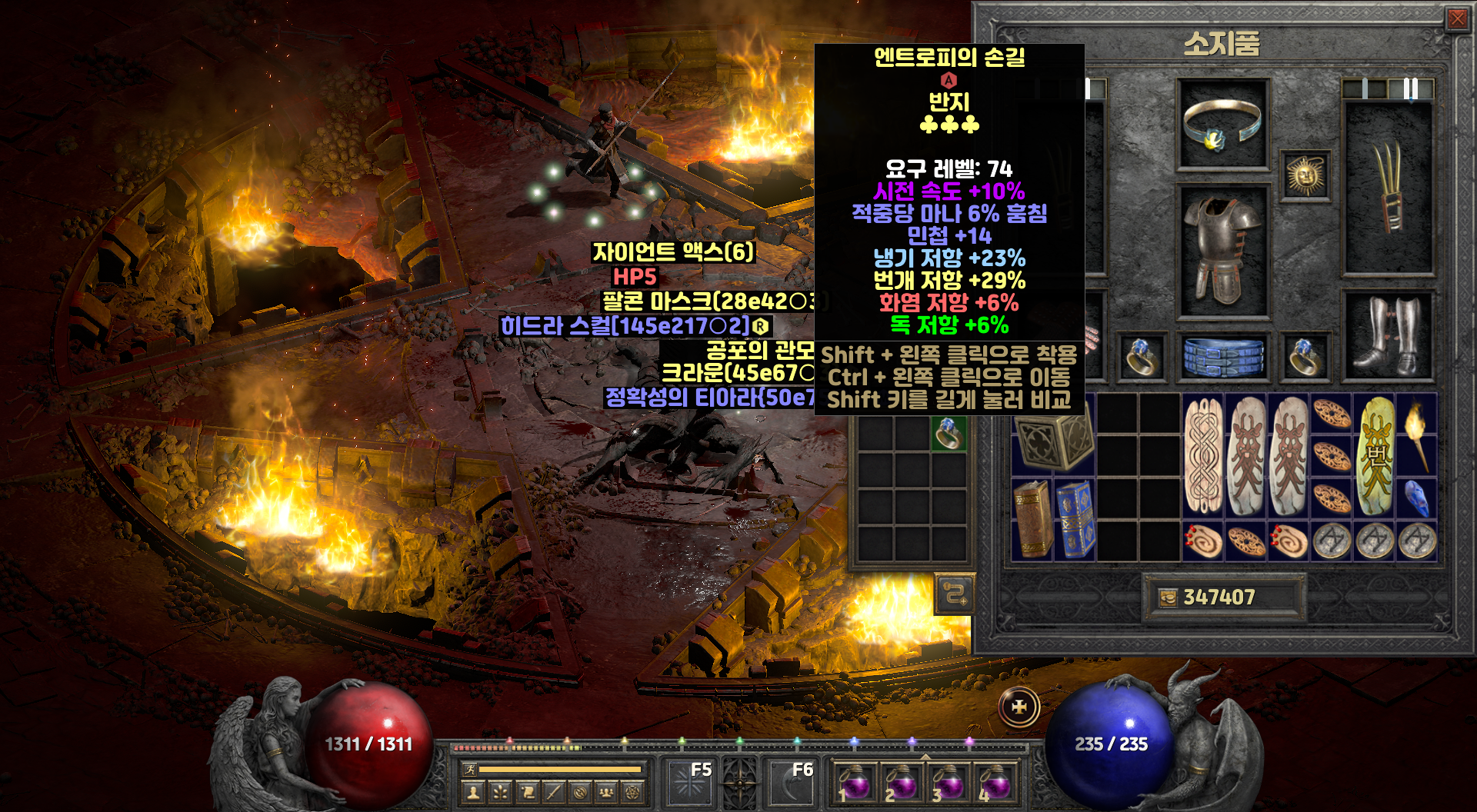Use the purple potion in belt slot 1
1477x812 pixels.
(854, 783)
